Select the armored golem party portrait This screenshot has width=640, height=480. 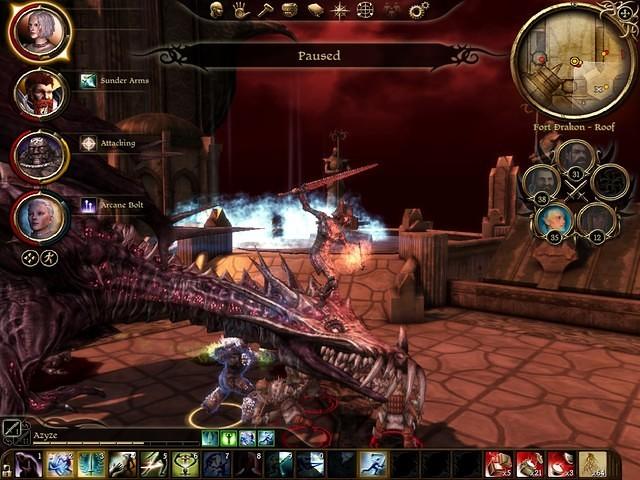click(40, 155)
